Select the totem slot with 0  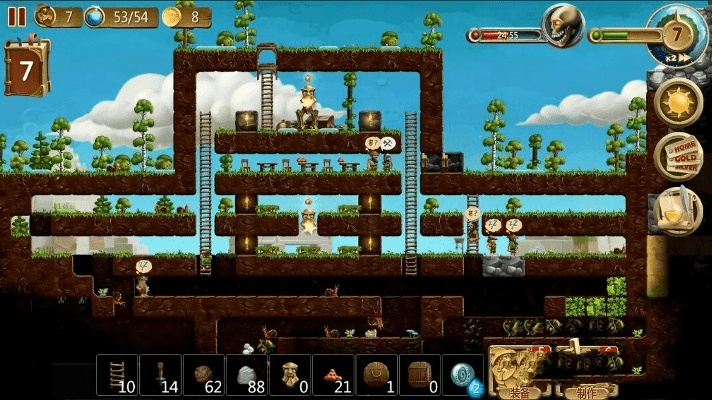pyautogui.click(x=290, y=375)
